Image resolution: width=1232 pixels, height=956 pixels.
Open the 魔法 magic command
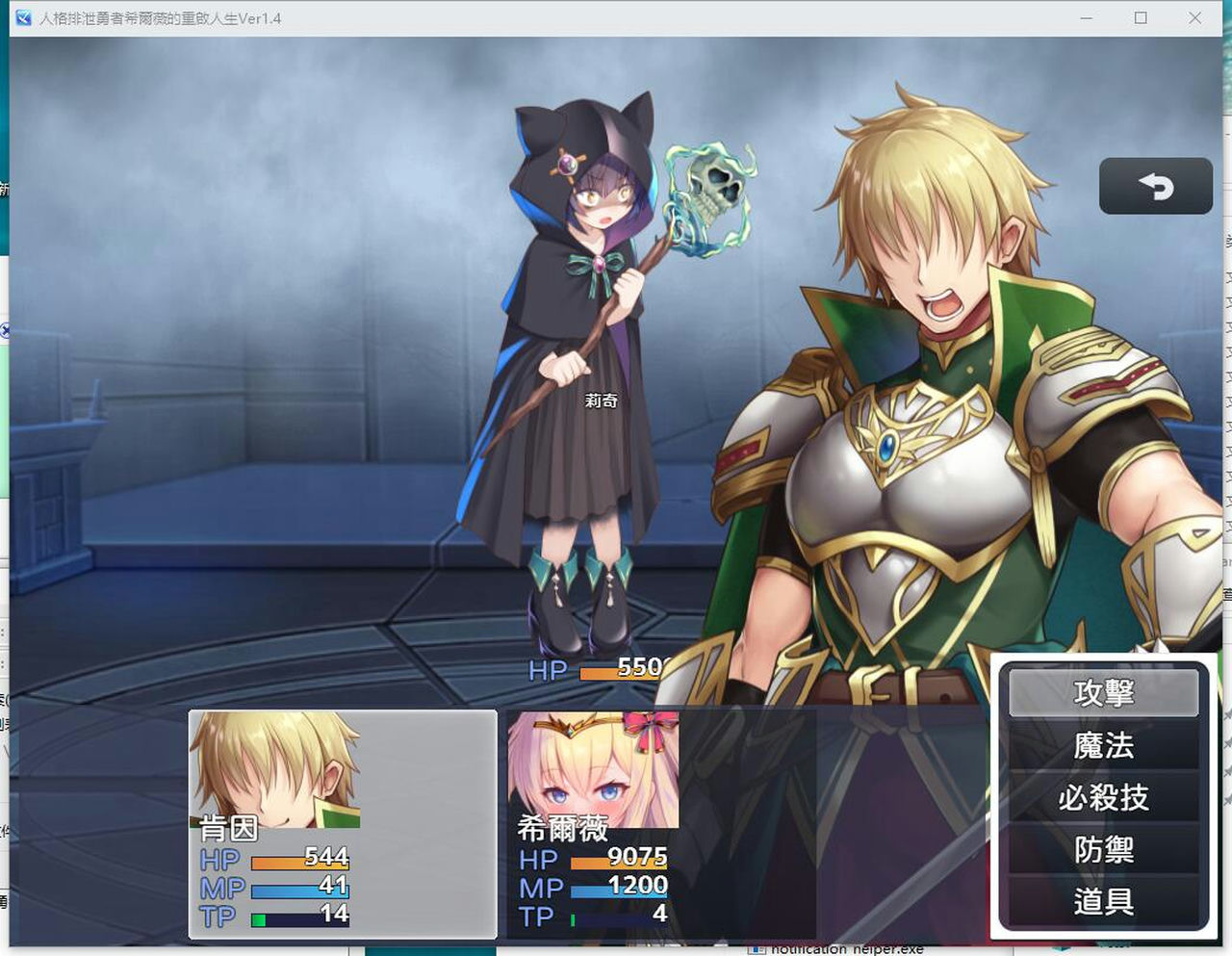tap(1103, 745)
